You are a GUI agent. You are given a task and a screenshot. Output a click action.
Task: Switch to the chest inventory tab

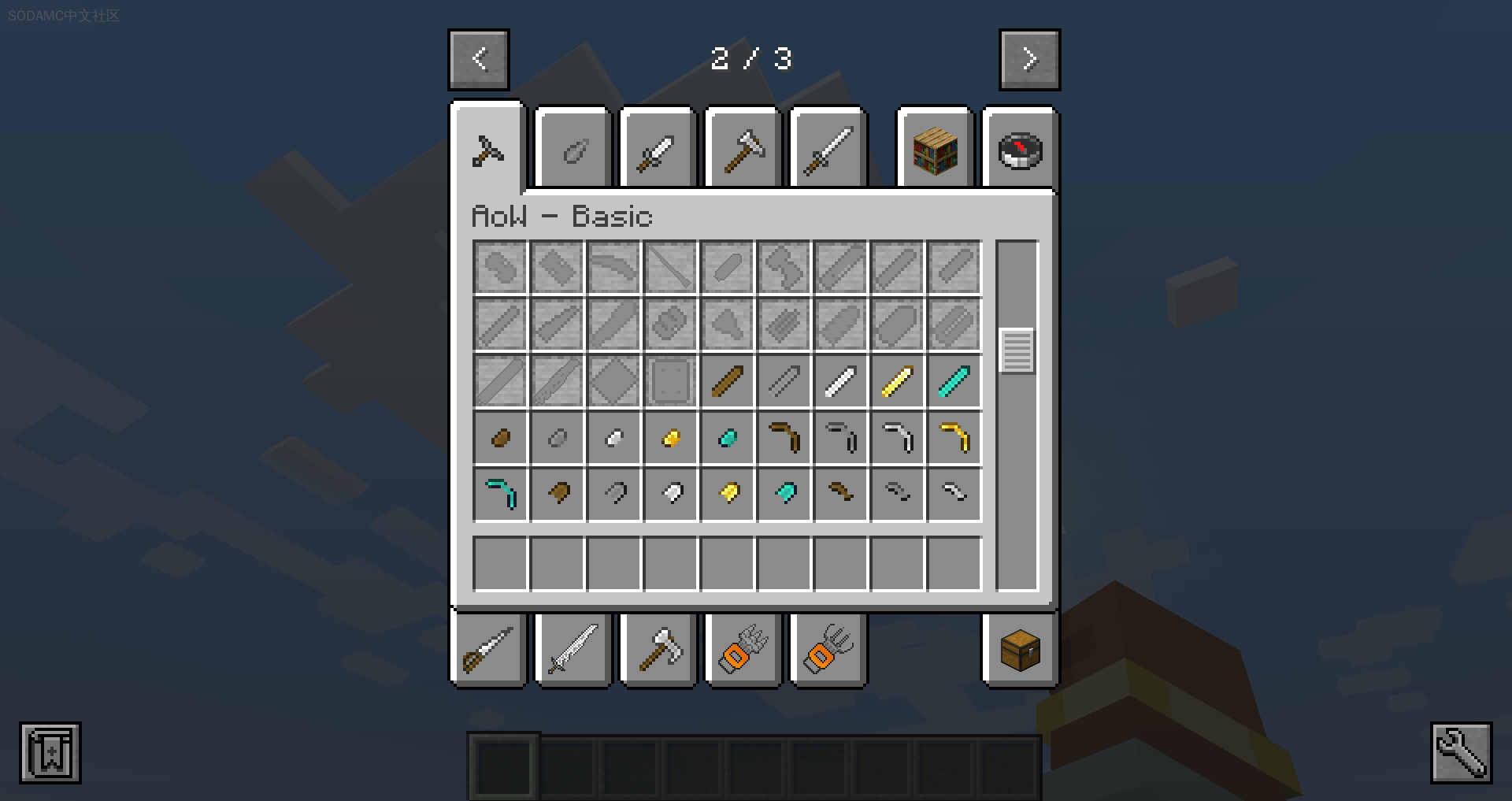coord(1020,650)
